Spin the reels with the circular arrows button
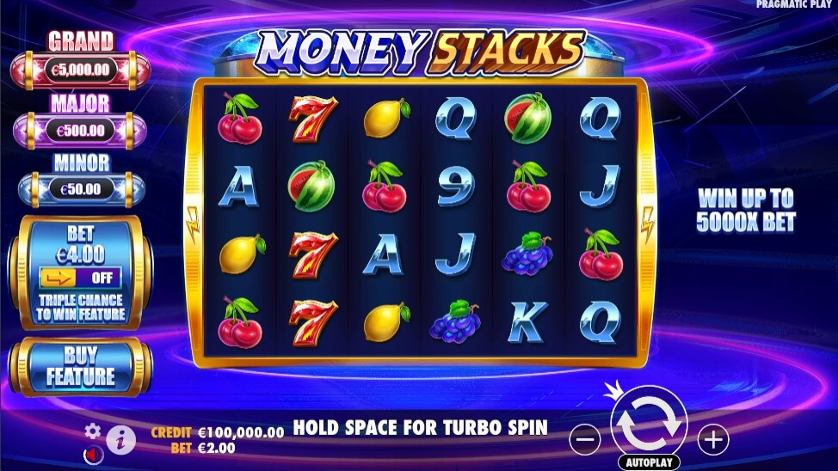838x471 pixels. coord(648,422)
